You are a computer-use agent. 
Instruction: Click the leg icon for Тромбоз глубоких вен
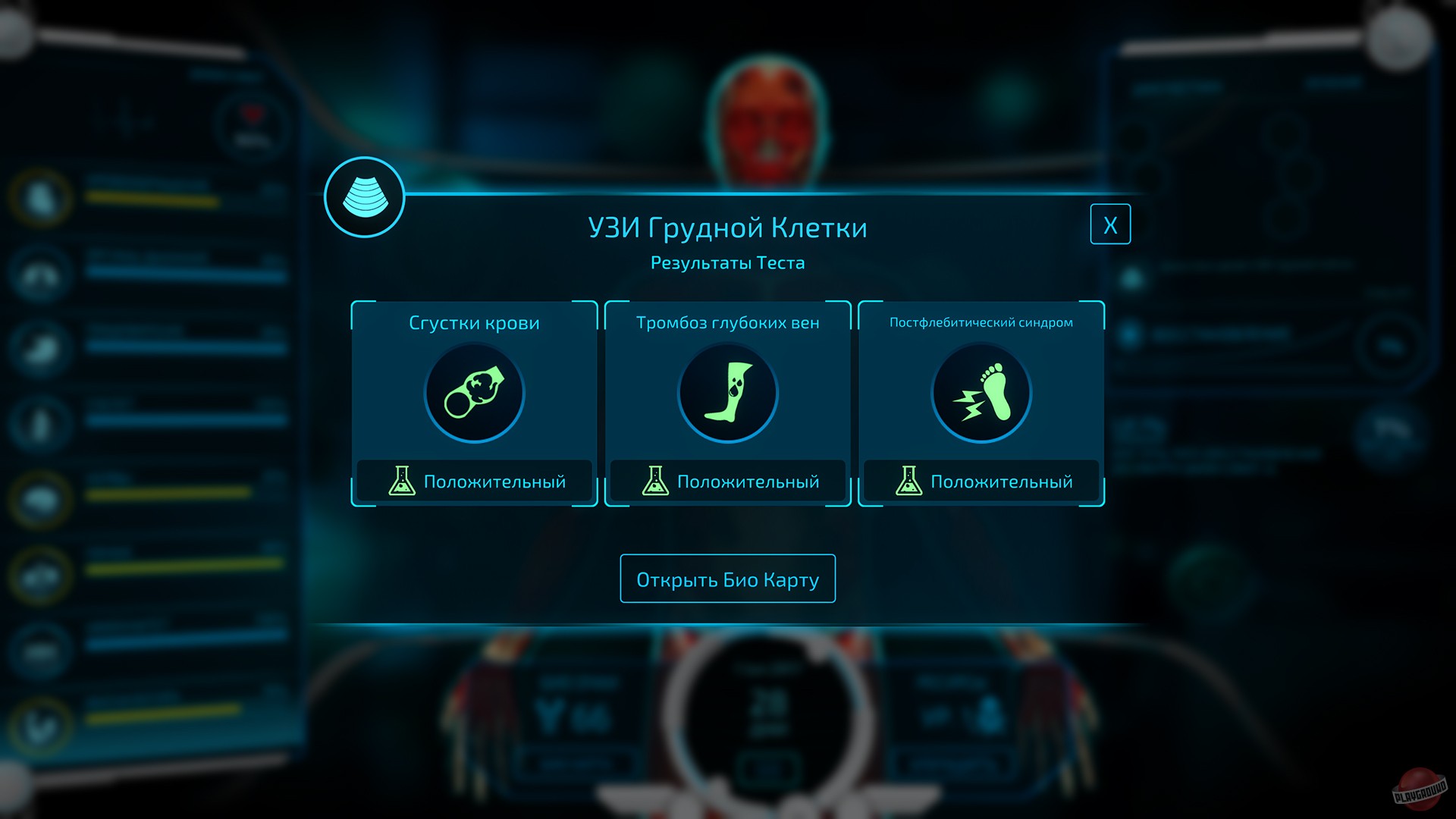pyautogui.click(x=727, y=392)
